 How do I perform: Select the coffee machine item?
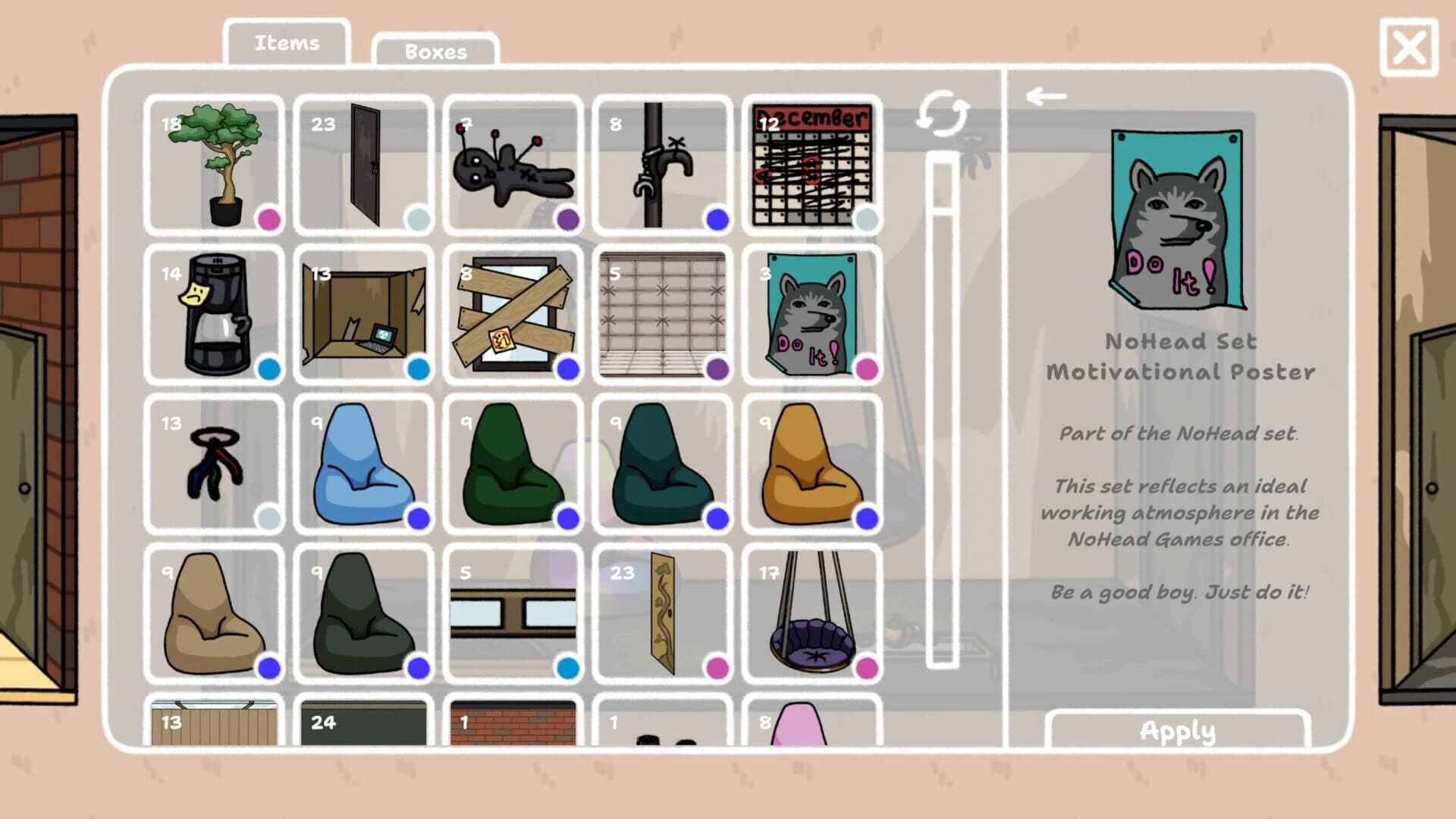(216, 313)
